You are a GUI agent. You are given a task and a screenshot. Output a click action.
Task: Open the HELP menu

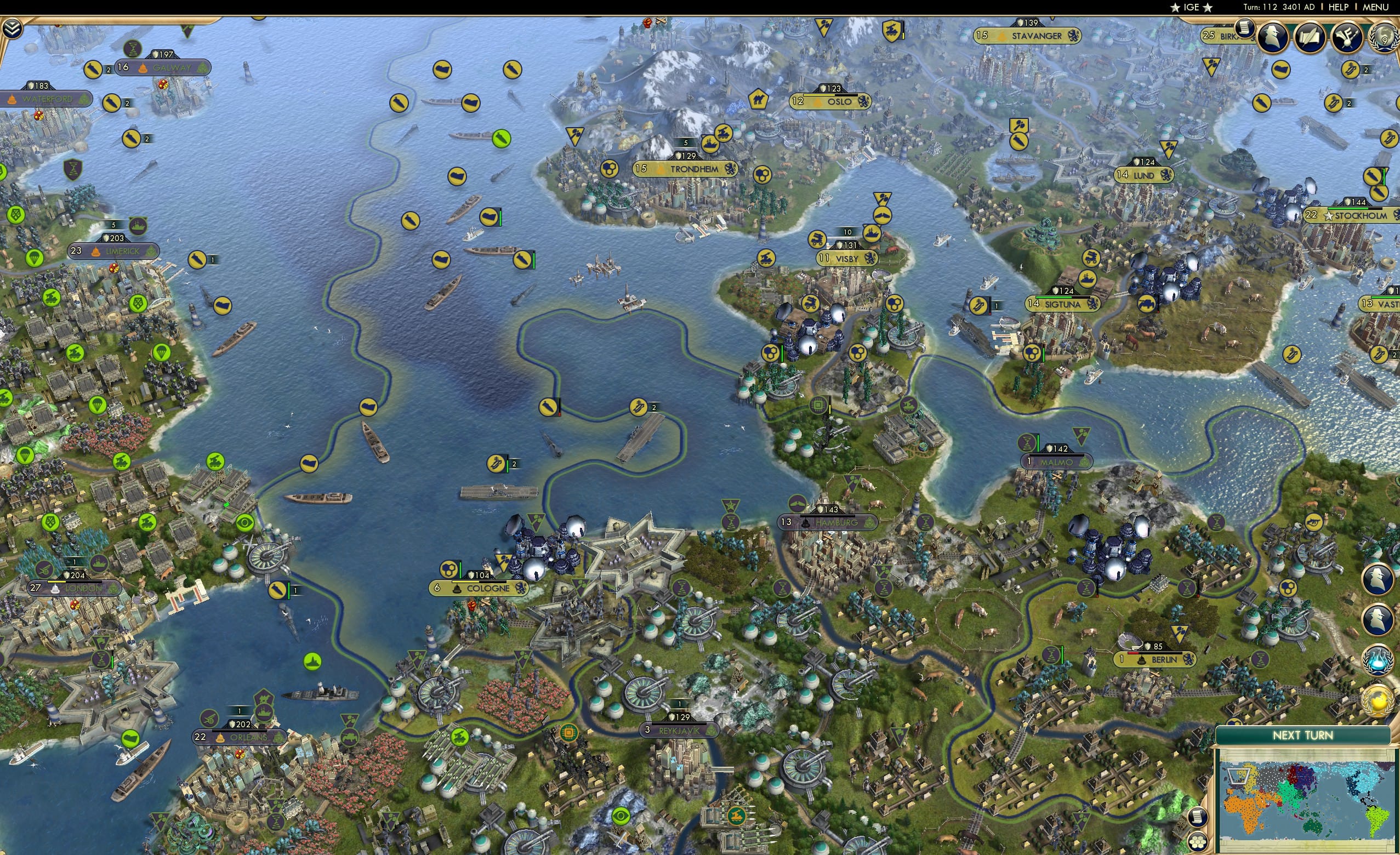(1339, 7)
